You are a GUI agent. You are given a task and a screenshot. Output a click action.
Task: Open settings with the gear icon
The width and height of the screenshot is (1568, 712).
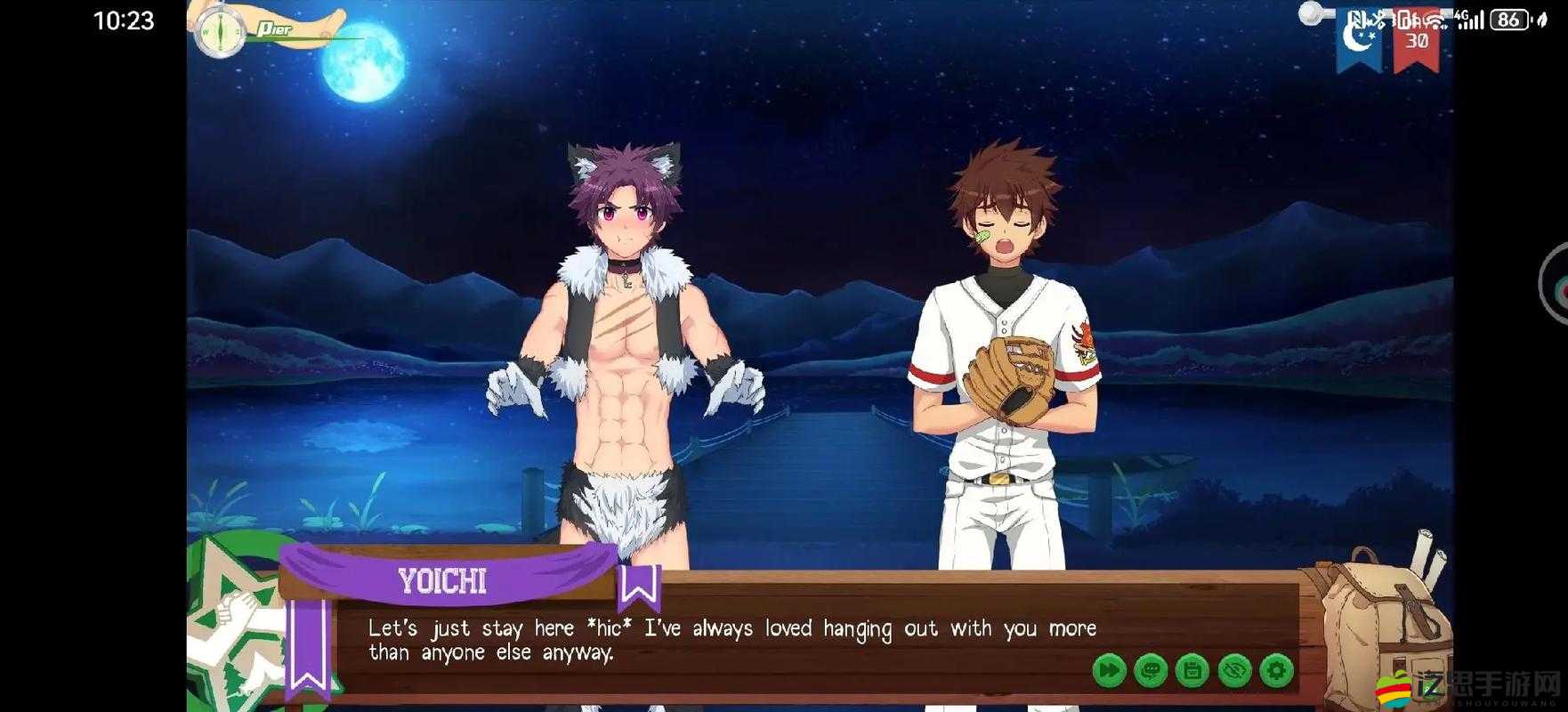1277,670
